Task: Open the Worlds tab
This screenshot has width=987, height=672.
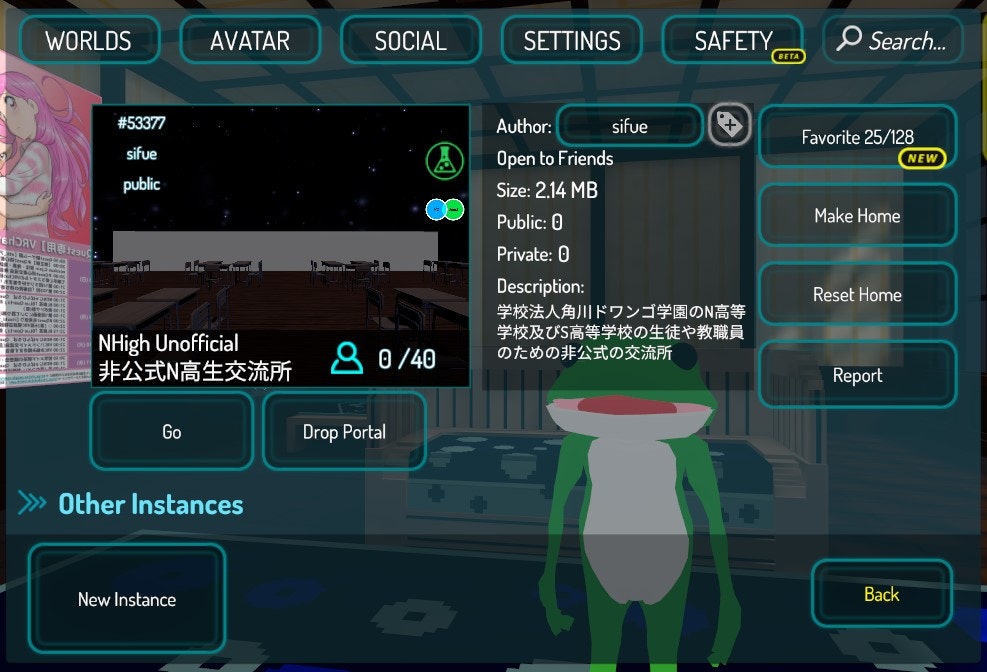Action: click(88, 41)
